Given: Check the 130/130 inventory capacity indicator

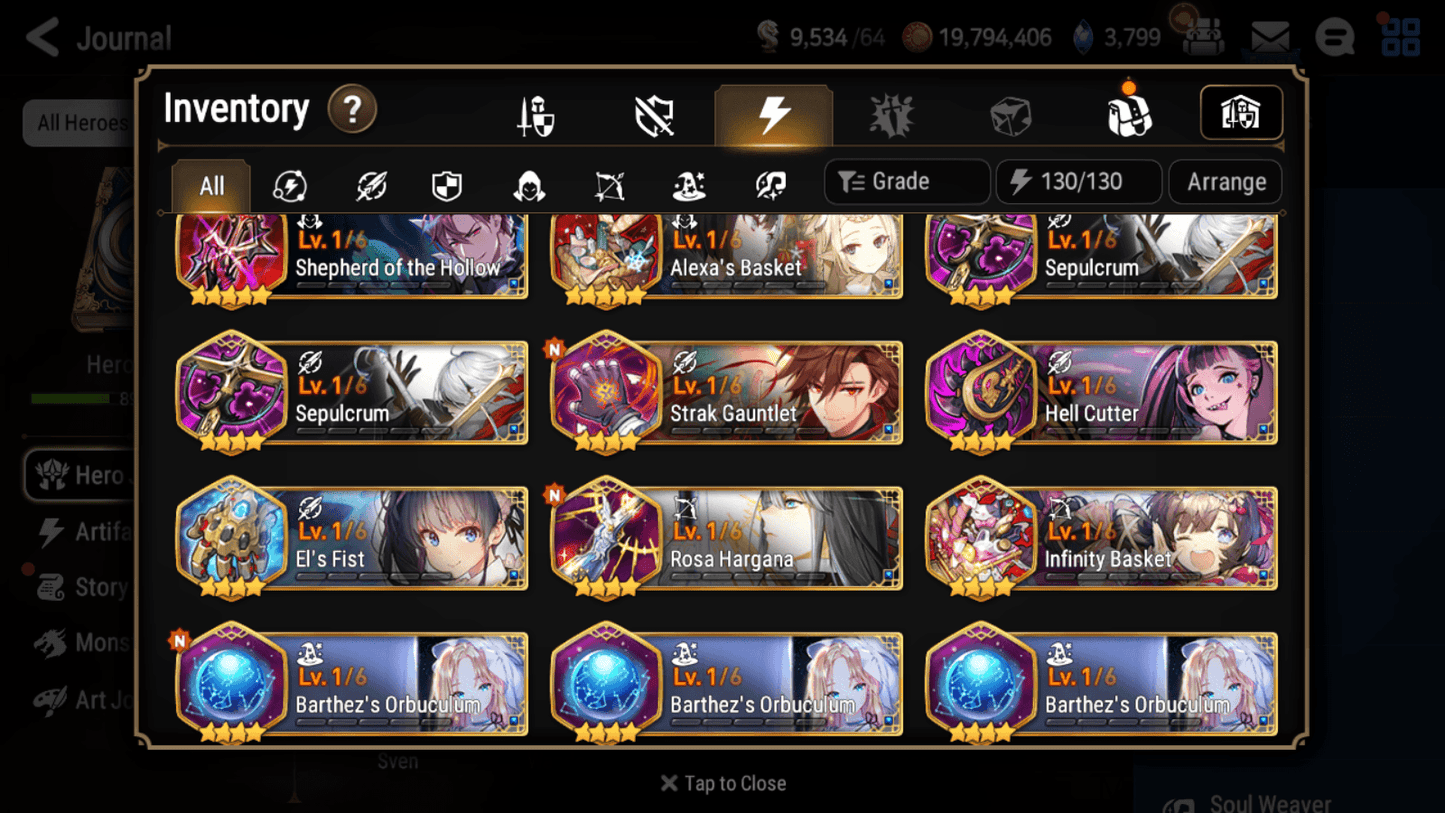Looking at the screenshot, I should [1078, 181].
